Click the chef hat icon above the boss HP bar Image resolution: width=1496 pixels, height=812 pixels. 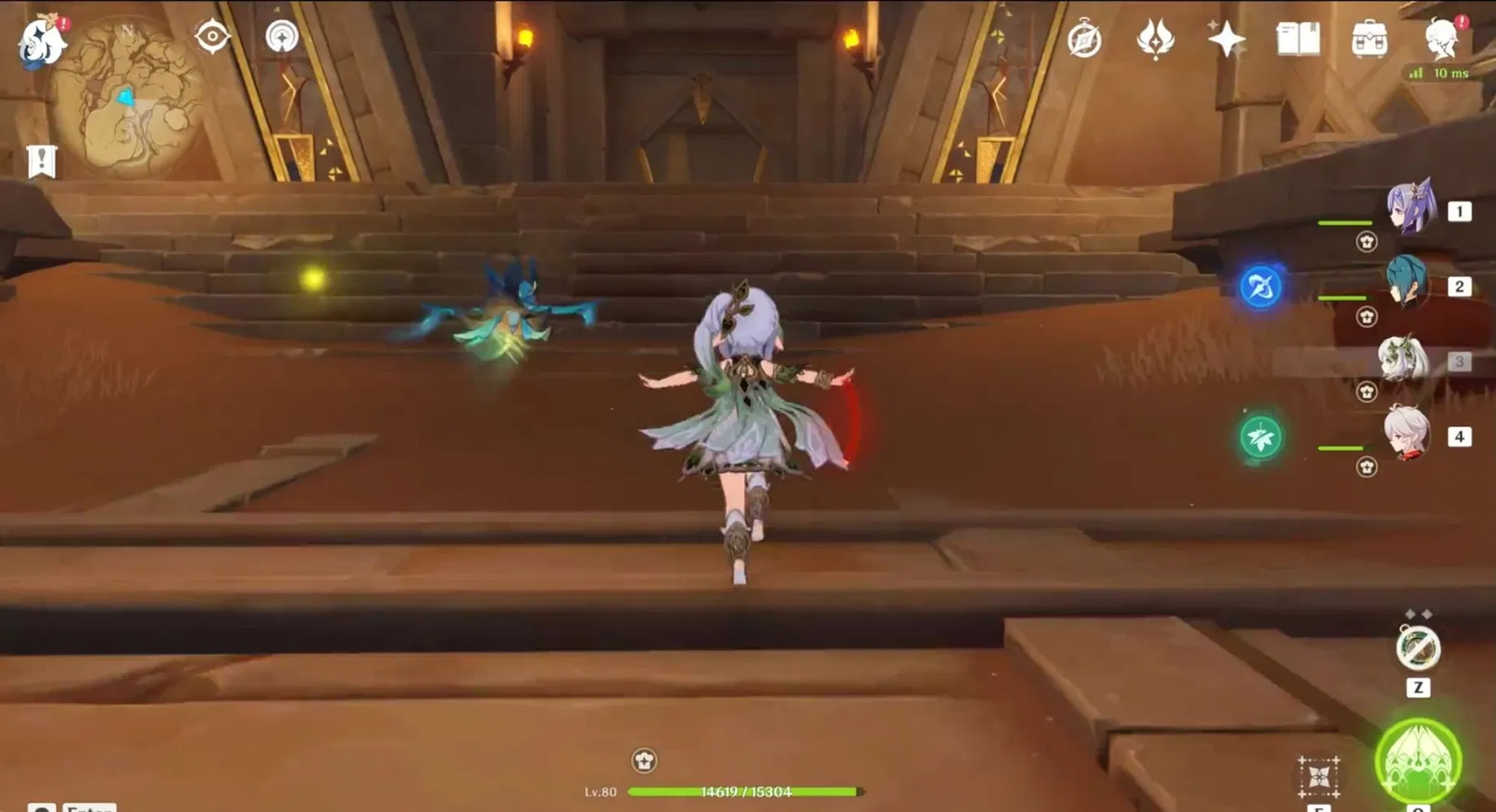click(x=644, y=761)
